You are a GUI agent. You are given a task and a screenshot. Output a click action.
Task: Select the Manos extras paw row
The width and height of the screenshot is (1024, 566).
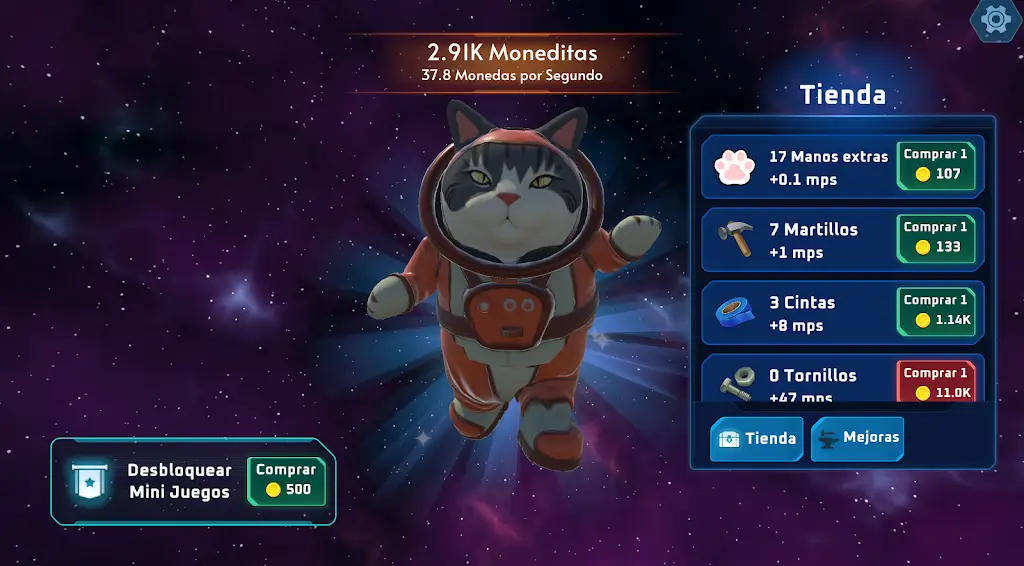(800, 167)
